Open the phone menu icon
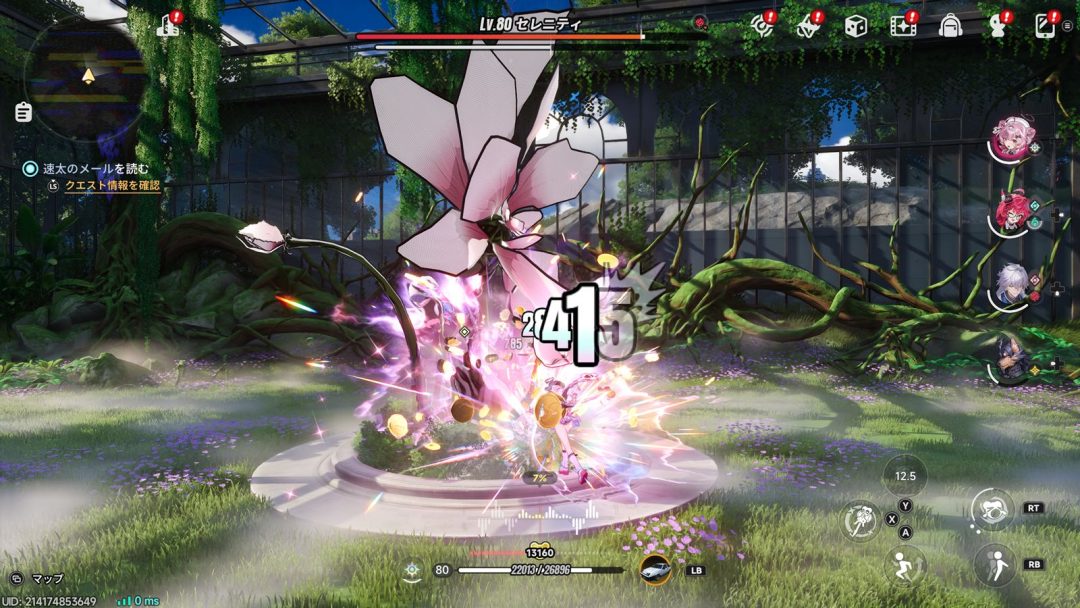Viewport: 1080px width, 608px height. 1047,26
